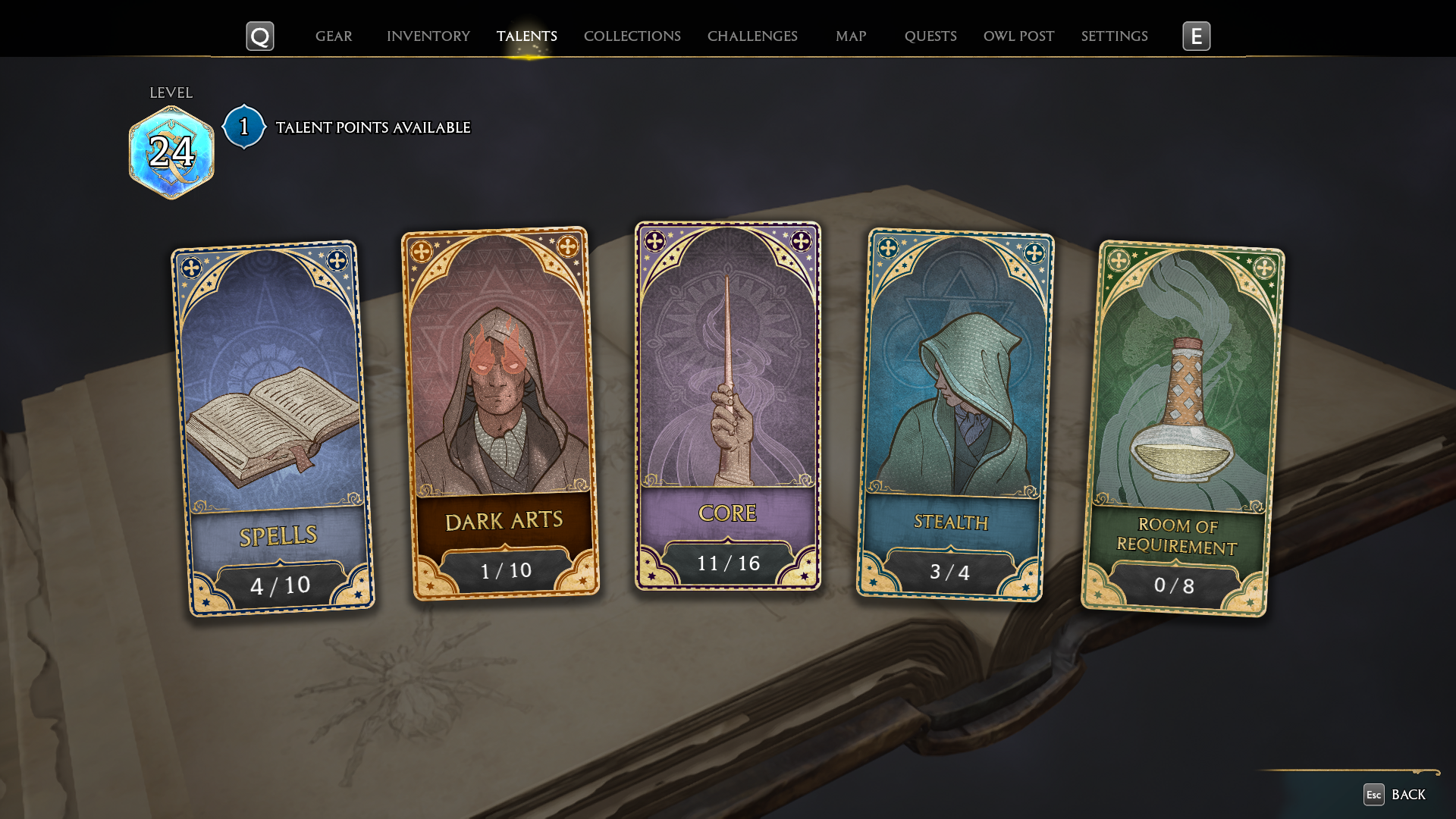Open the Map screen
1456x819 pixels.
tap(851, 36)
